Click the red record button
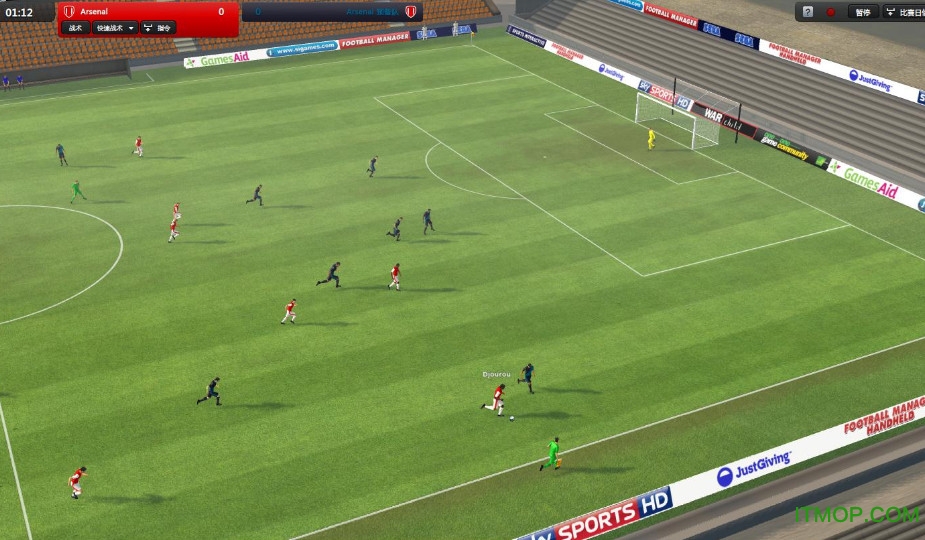 coord(831,12)
